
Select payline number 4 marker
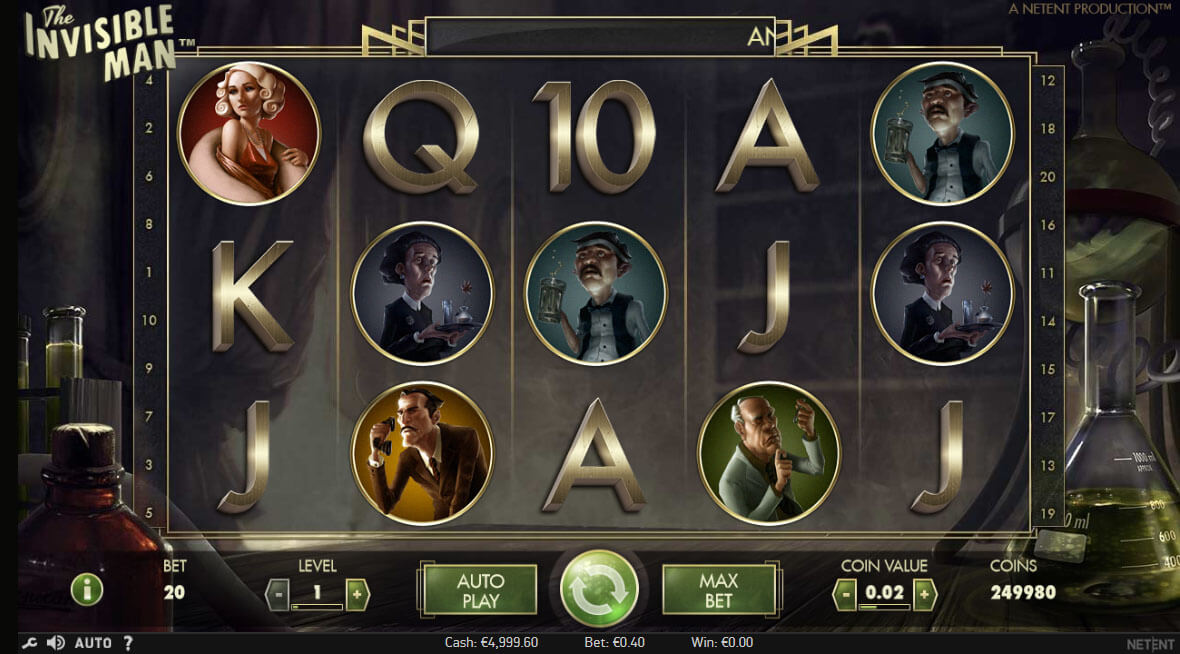coord(149,80)
